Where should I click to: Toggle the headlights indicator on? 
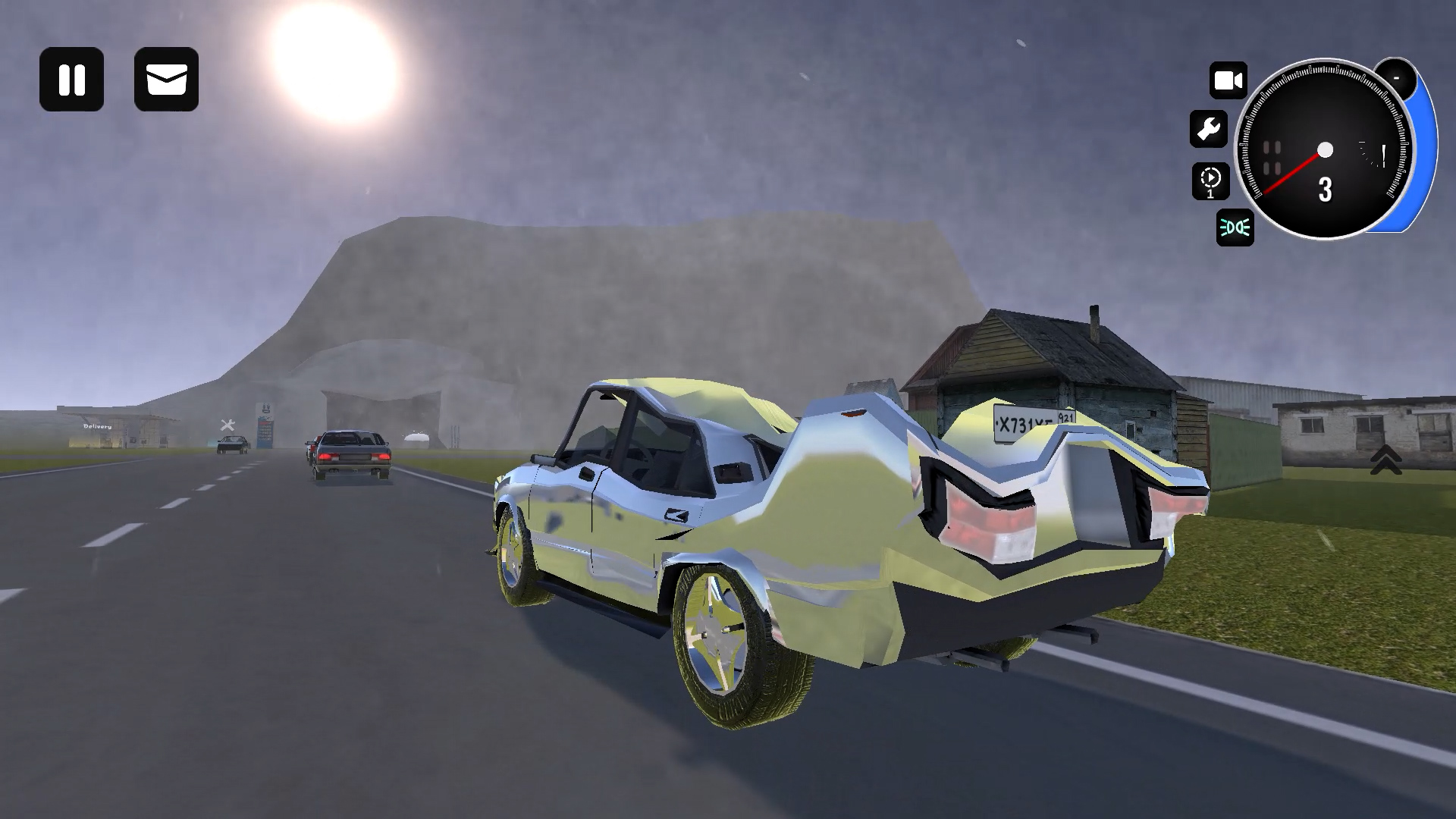click(1235, 228)
